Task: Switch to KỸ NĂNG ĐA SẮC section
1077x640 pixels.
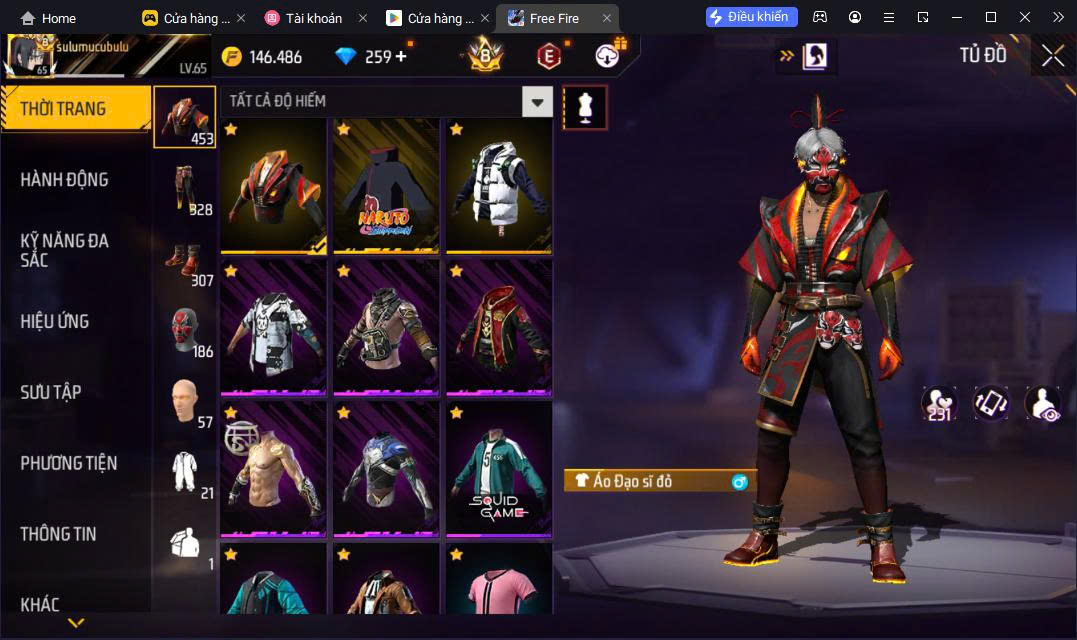Action: (64, 250)
